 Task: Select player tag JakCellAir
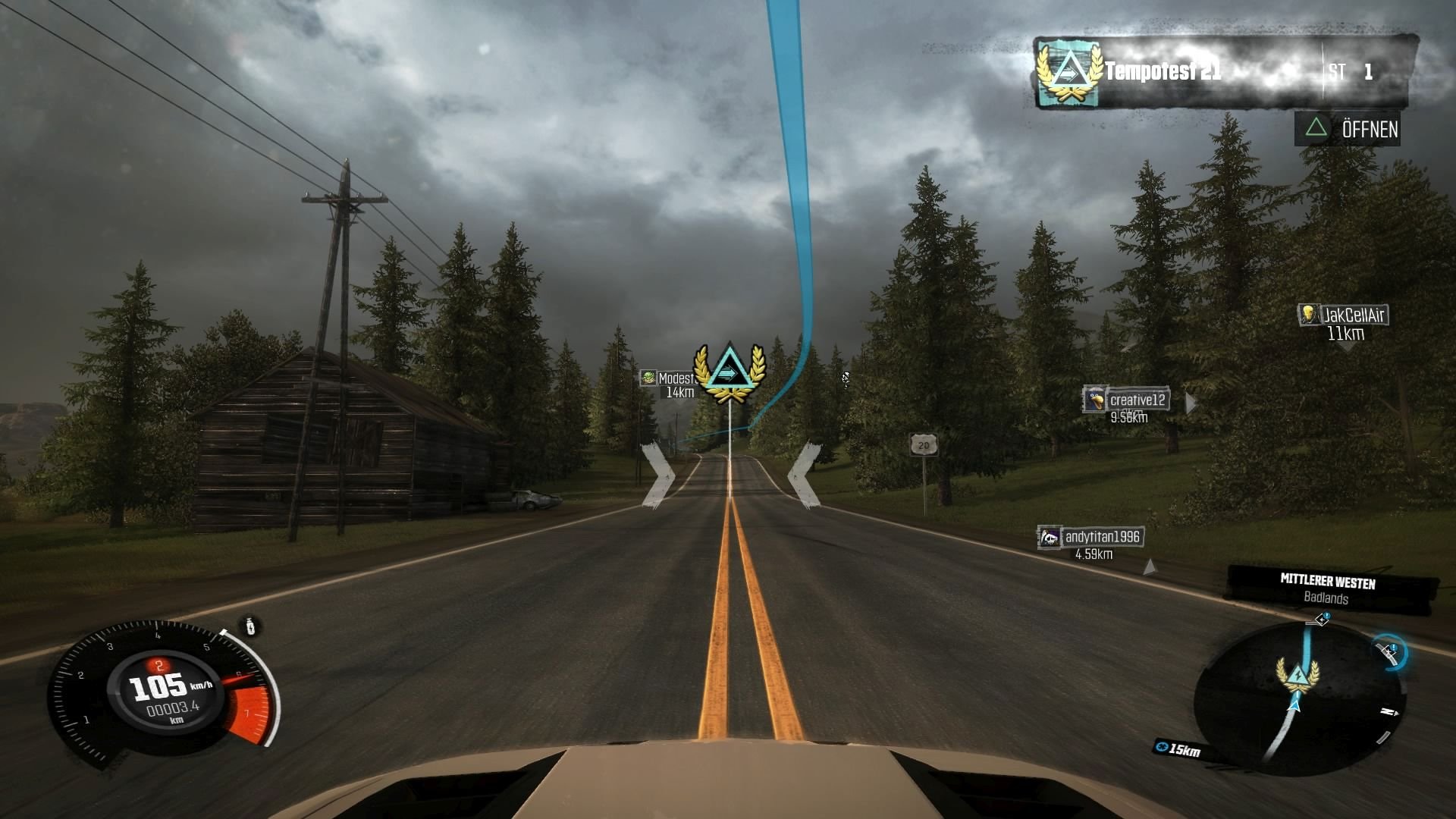1345,315
